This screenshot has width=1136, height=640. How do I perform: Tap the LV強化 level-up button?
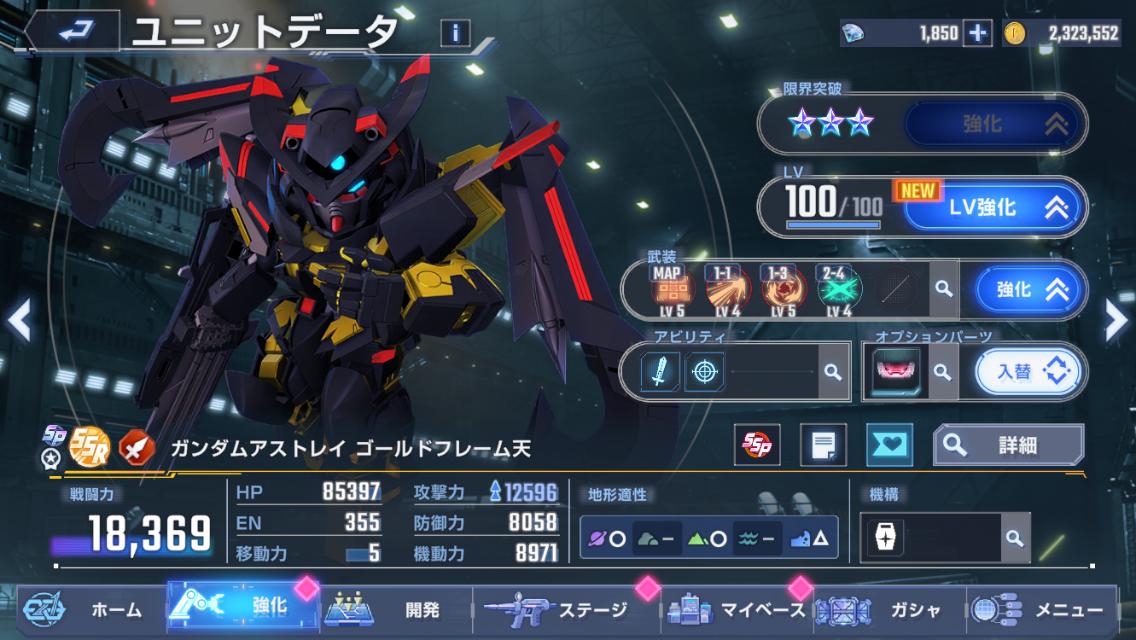tap(994, 207)
